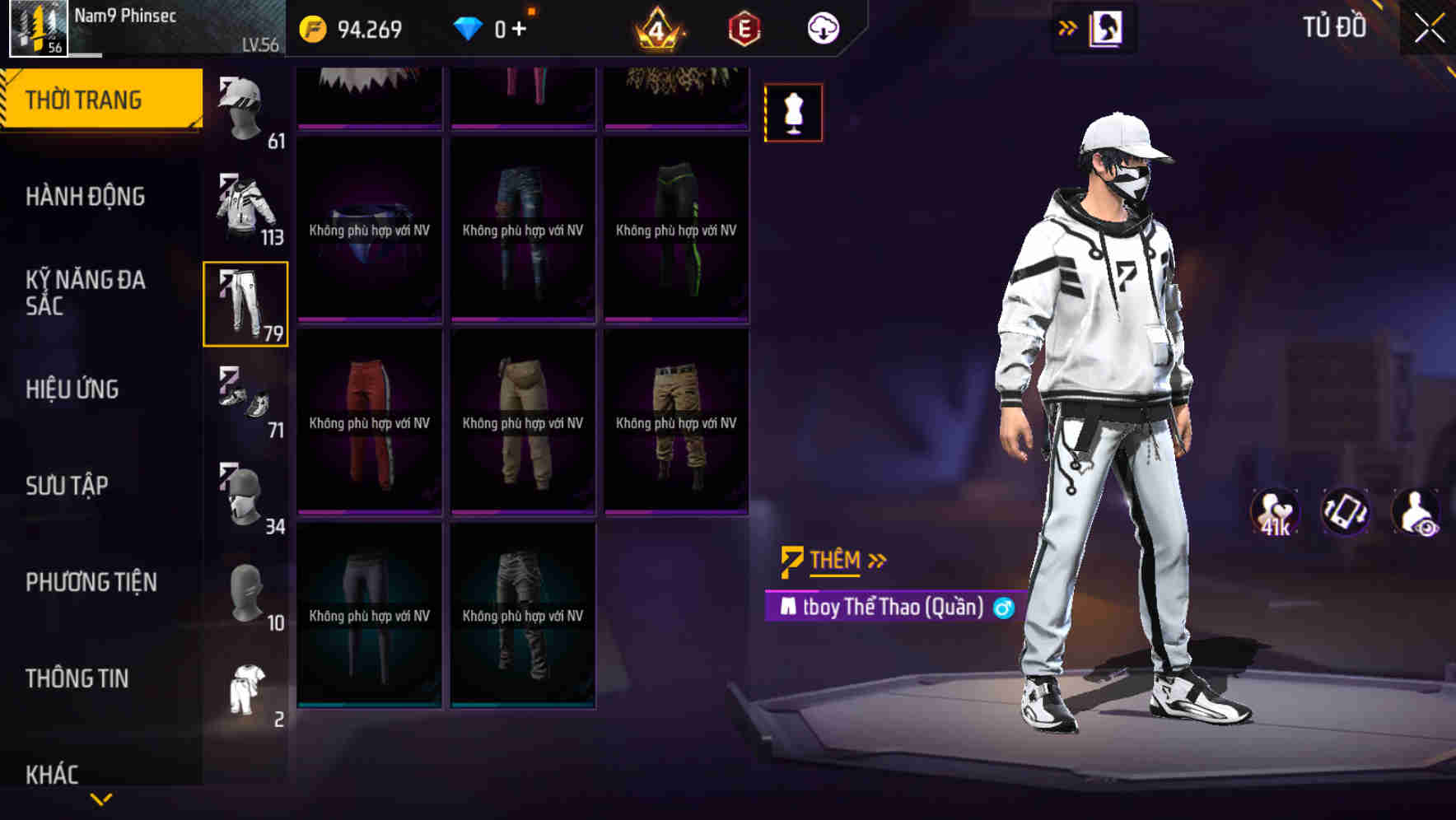This screenshot has height=820, width=1456.
Task: Open the character visibility eye icon
Action: 1420,512
